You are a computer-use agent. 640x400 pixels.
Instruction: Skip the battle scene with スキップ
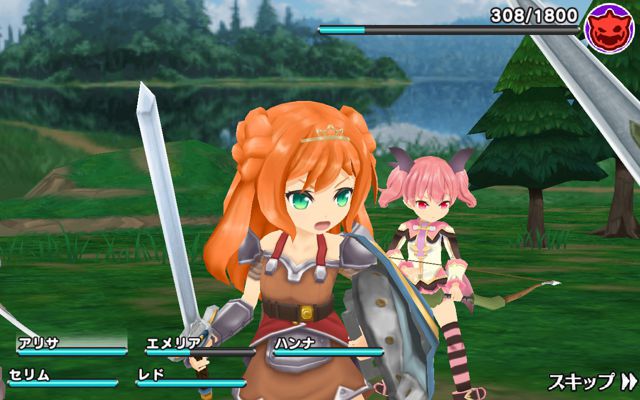(592, 381)
